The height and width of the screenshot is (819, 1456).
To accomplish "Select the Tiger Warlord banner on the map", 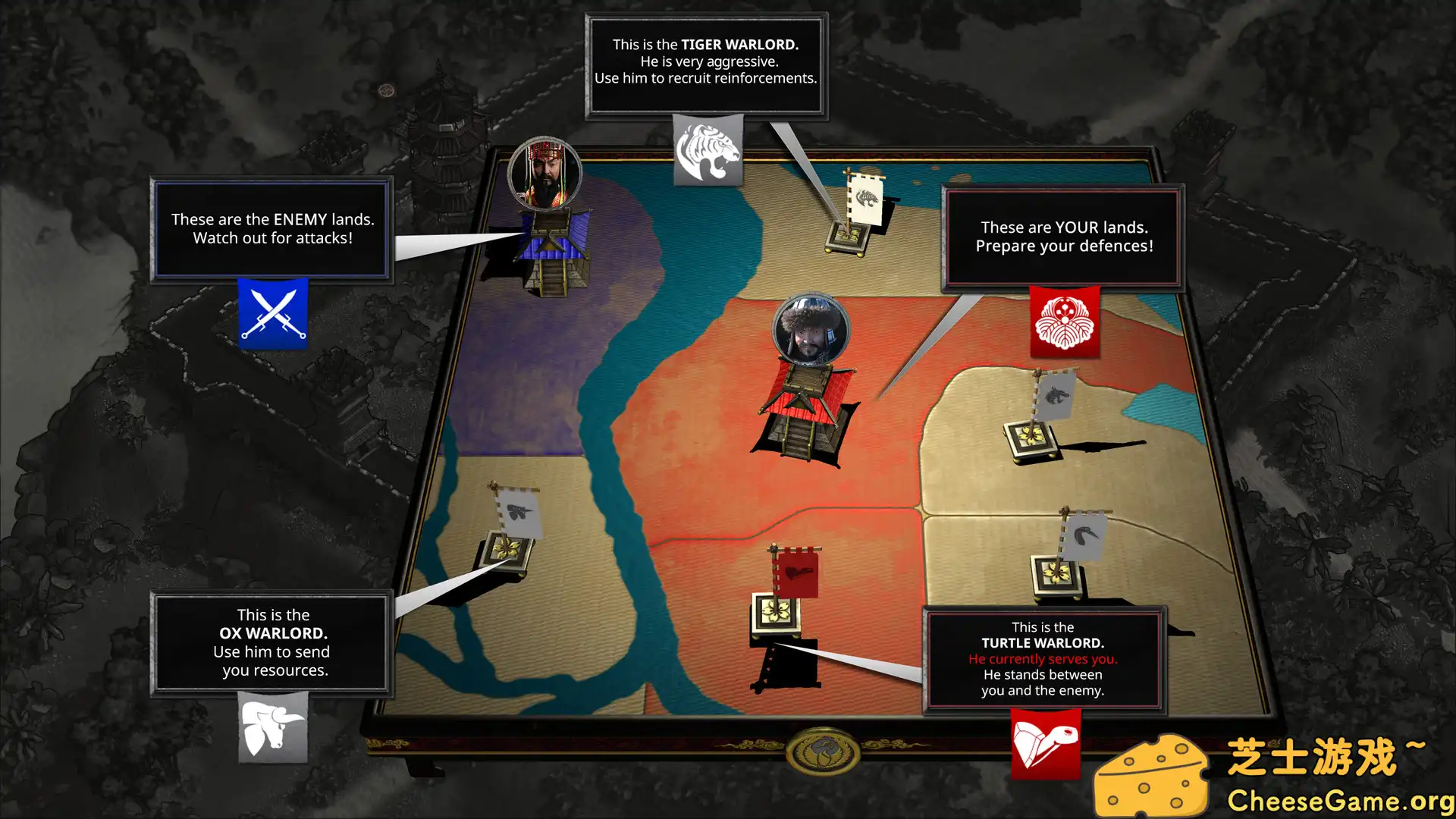I will [864, 199].
